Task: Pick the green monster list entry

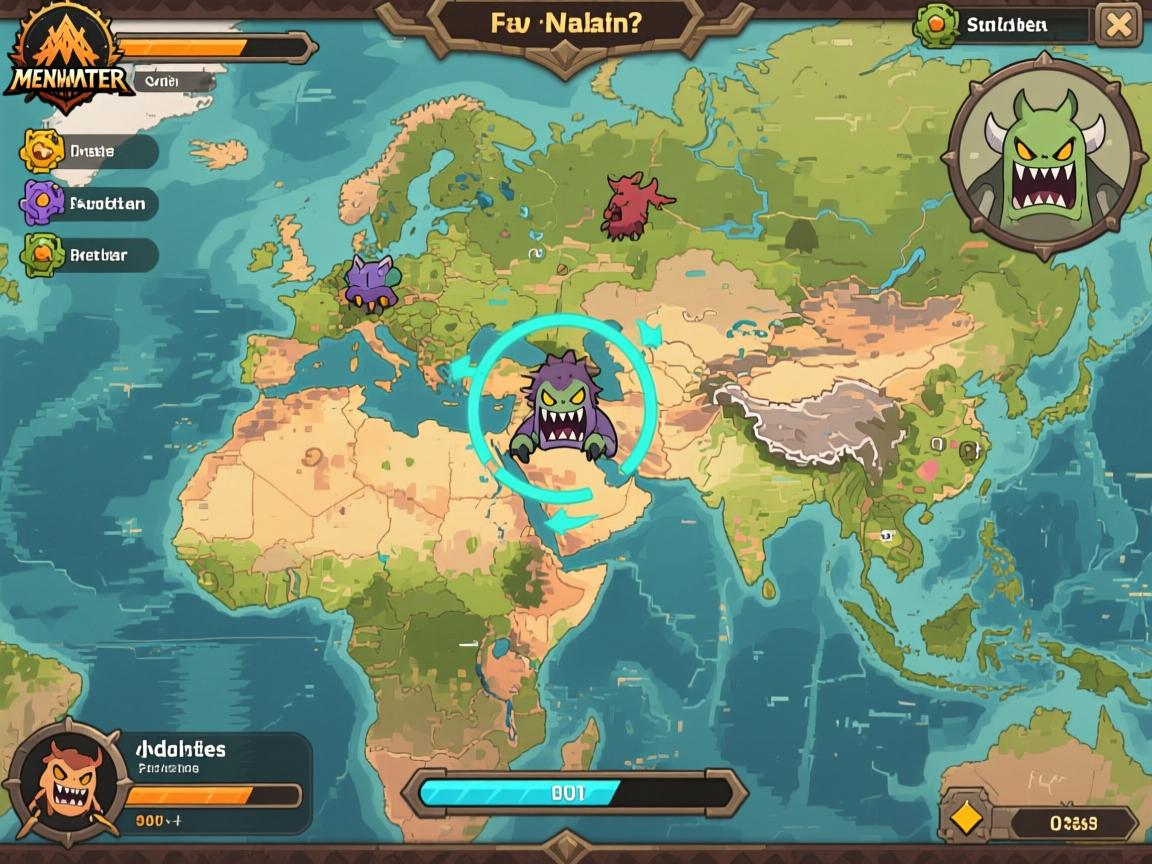Action: pos(90,255)
